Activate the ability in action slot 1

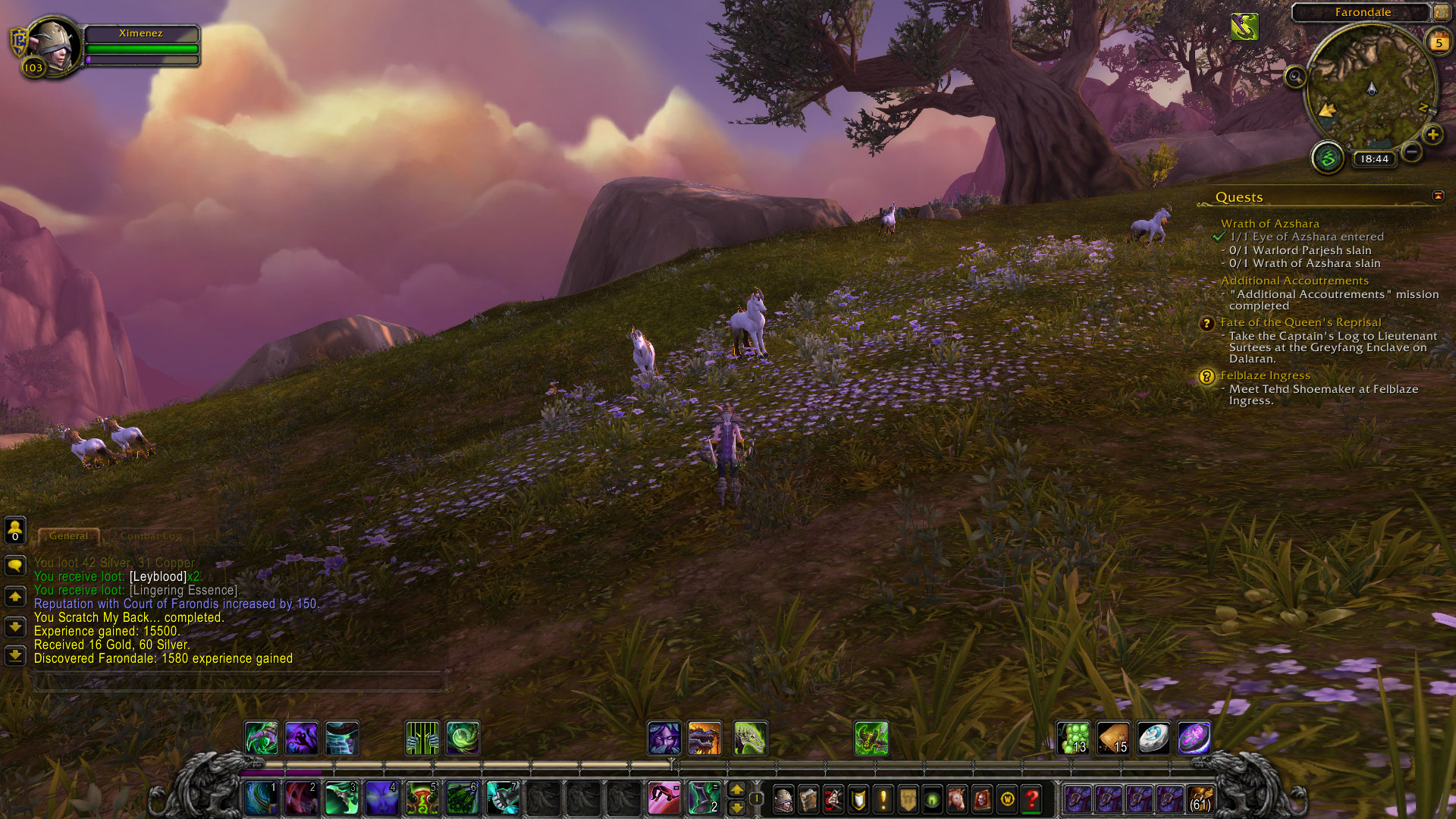pos(261,799)
